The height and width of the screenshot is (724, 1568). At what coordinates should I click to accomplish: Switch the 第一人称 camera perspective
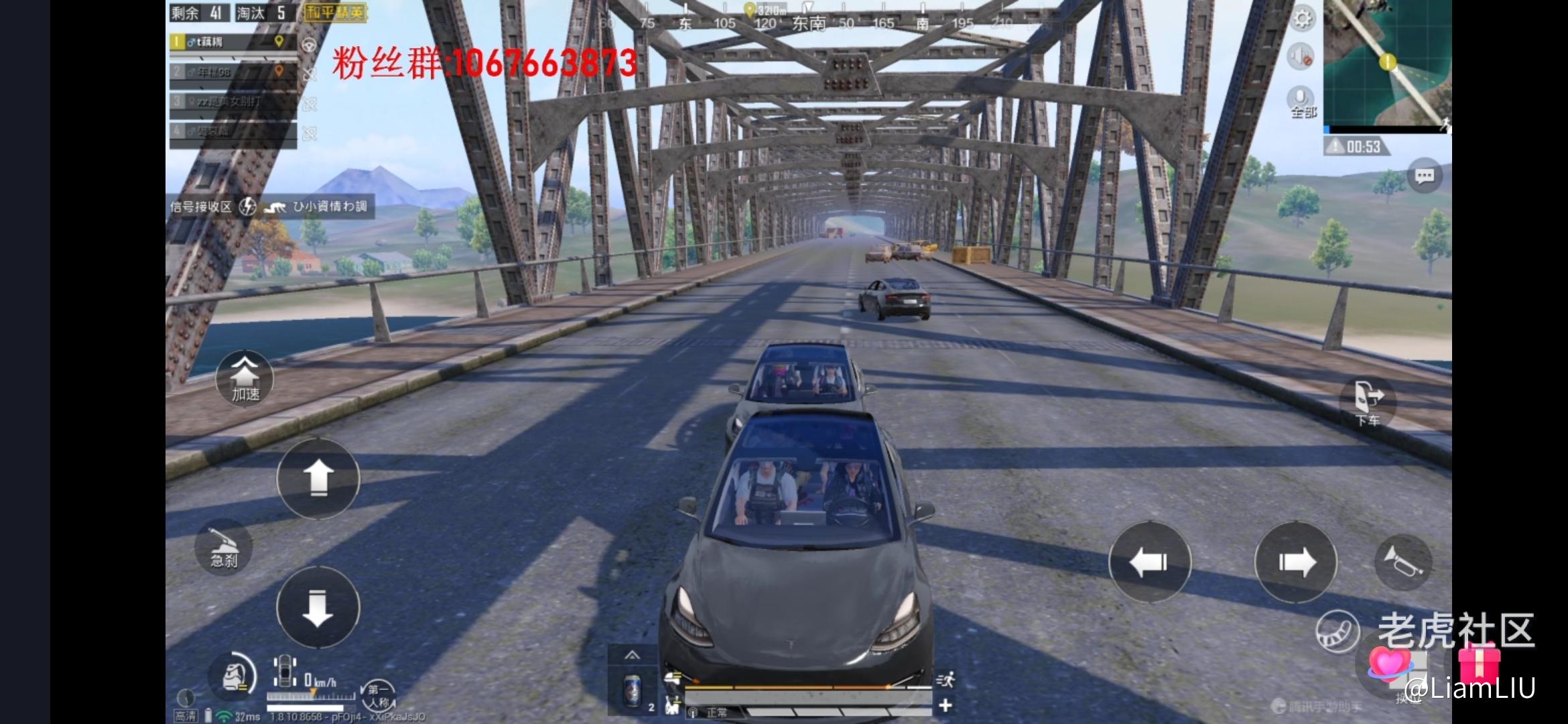(x=378, y=695)
